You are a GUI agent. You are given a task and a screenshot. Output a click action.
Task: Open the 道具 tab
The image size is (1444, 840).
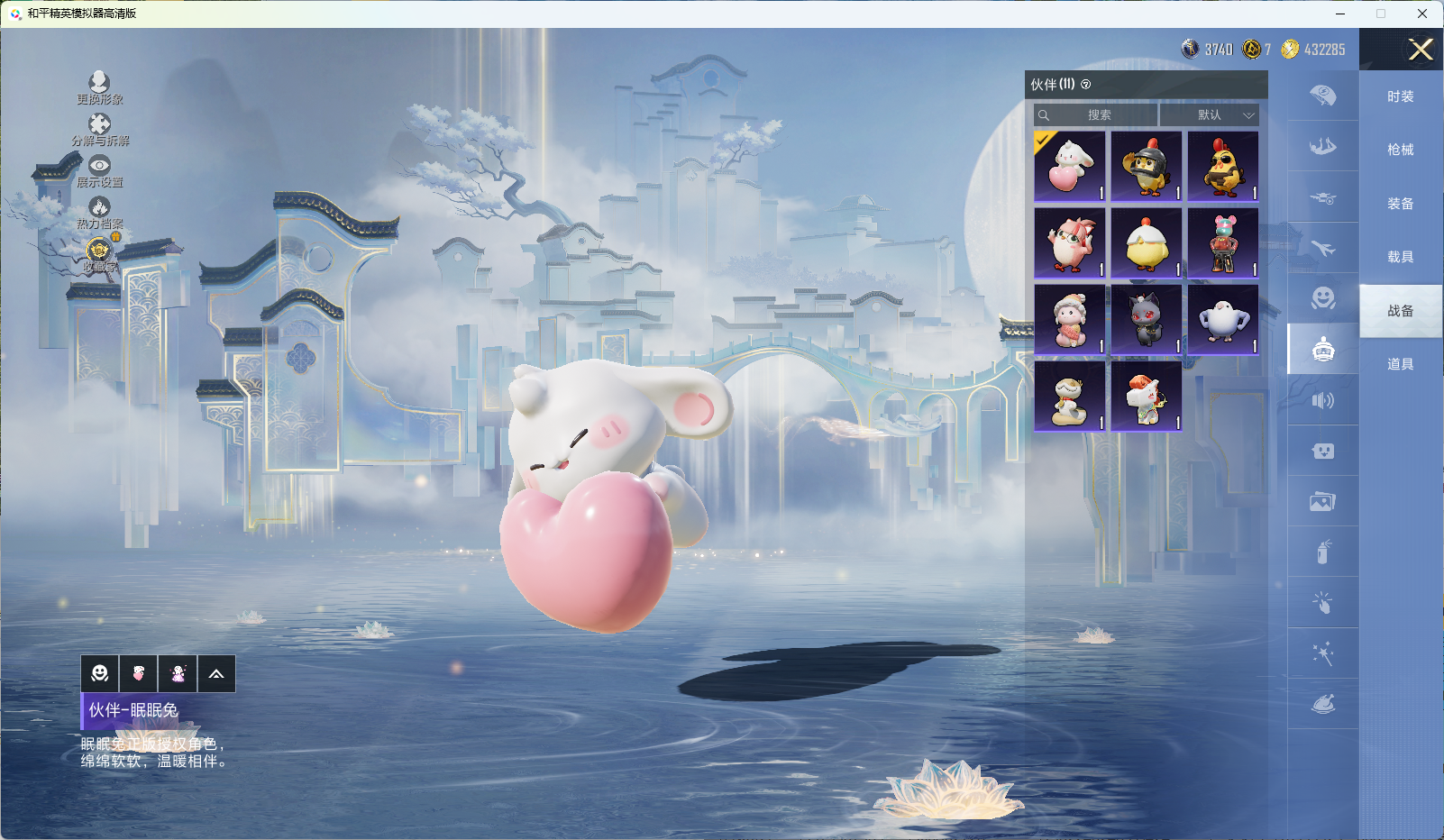(1400, 364)
